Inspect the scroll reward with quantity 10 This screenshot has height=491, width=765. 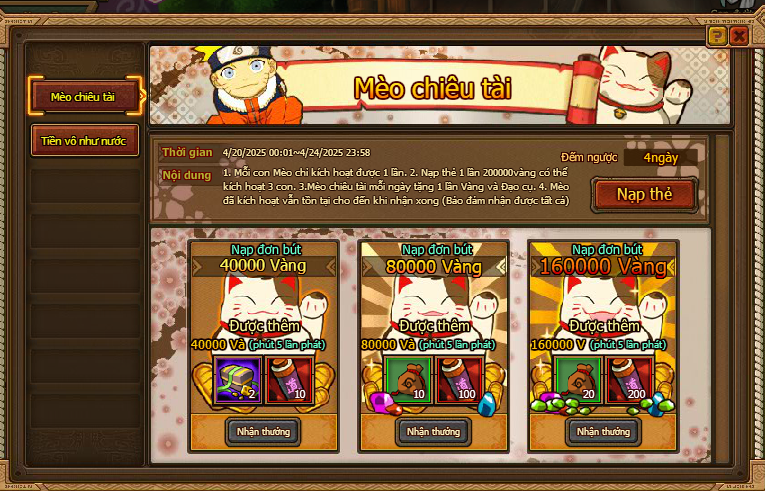click(x=286, y=378)
